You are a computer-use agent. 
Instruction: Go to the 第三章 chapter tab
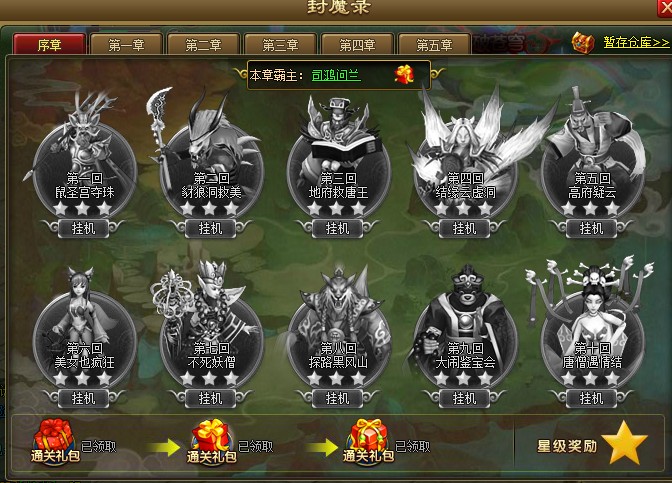click(281, 44)
